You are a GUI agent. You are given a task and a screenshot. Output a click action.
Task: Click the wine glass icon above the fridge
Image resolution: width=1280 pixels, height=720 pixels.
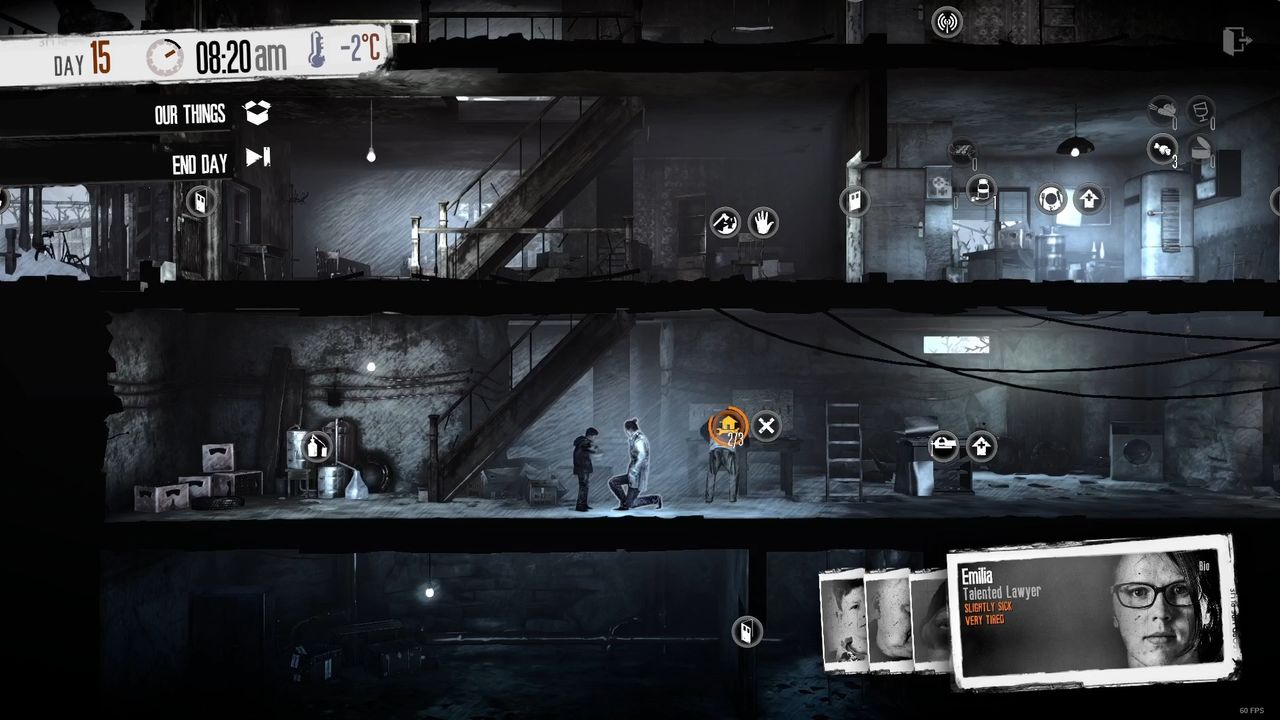tap(1199, 109)
